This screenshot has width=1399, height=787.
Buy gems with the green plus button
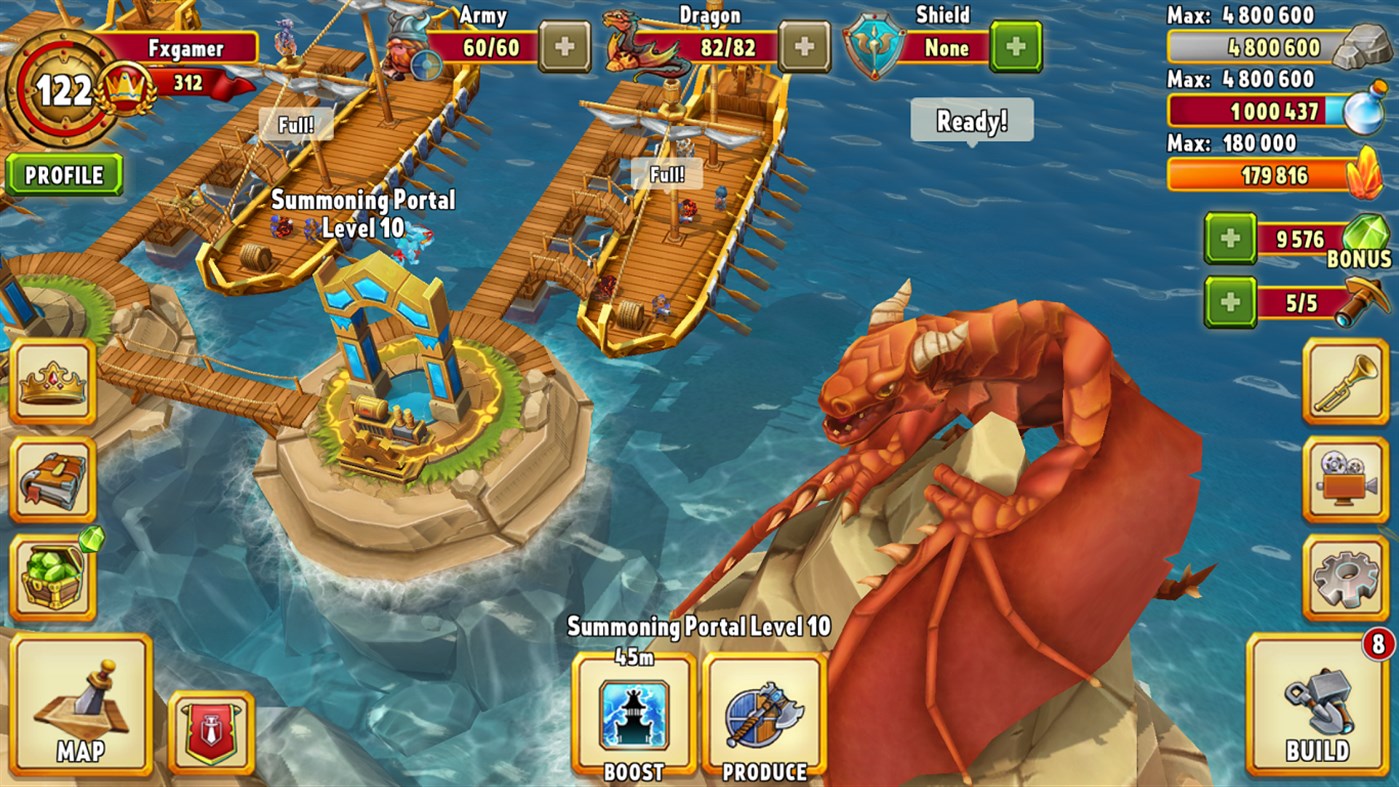pyautogui.click(x=1230, y=240)
